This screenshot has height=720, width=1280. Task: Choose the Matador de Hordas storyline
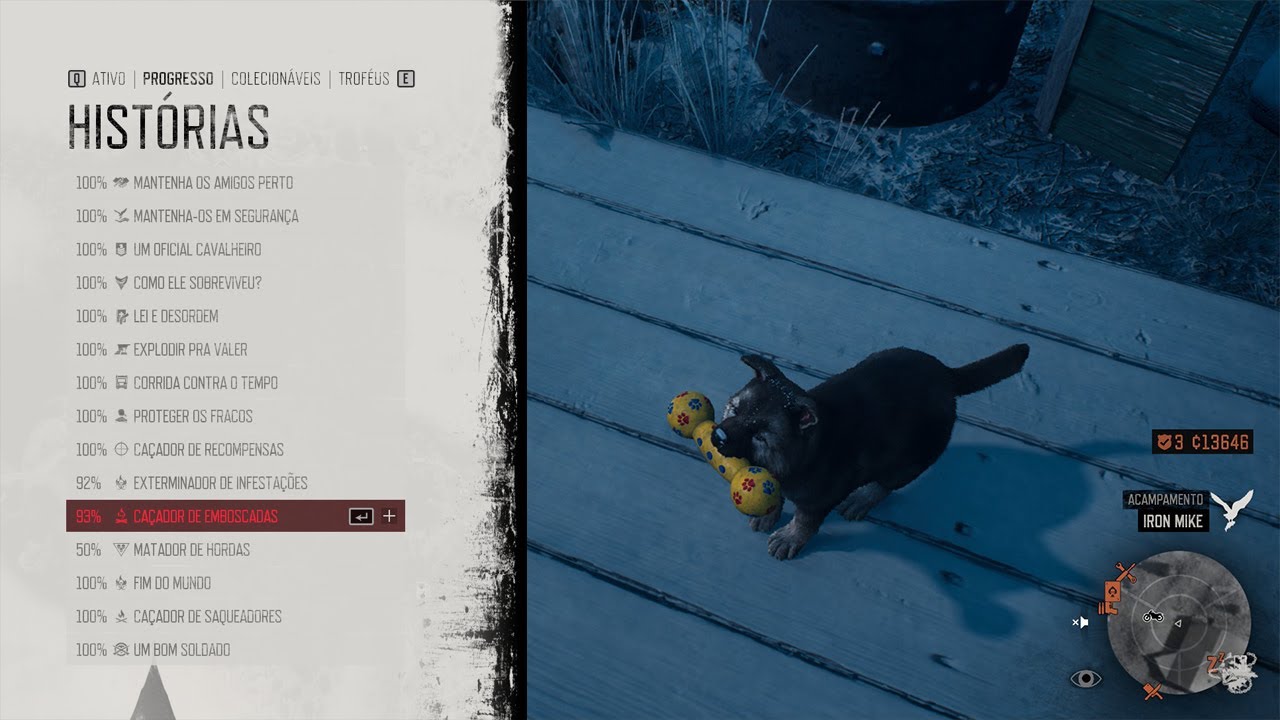point(191,550)
